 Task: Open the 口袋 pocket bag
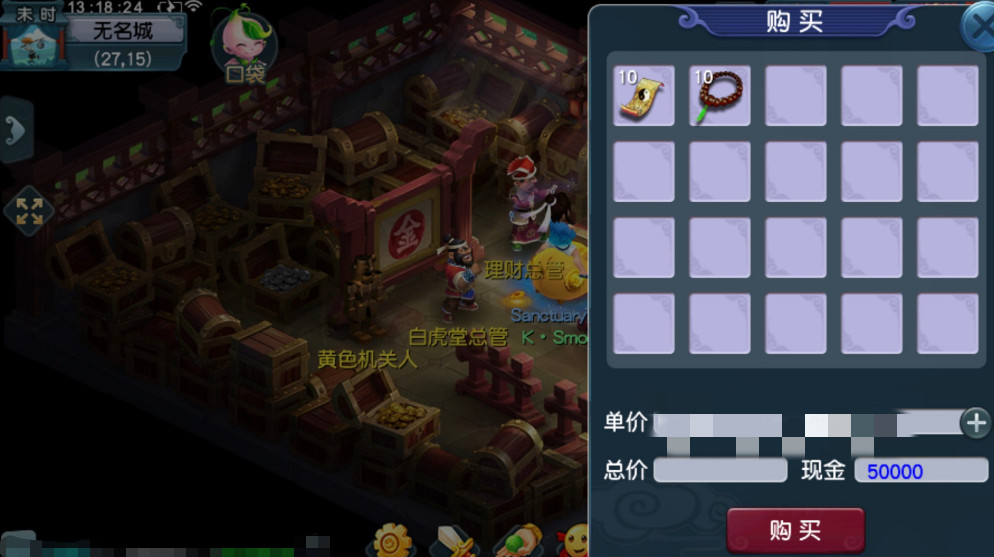244,45
